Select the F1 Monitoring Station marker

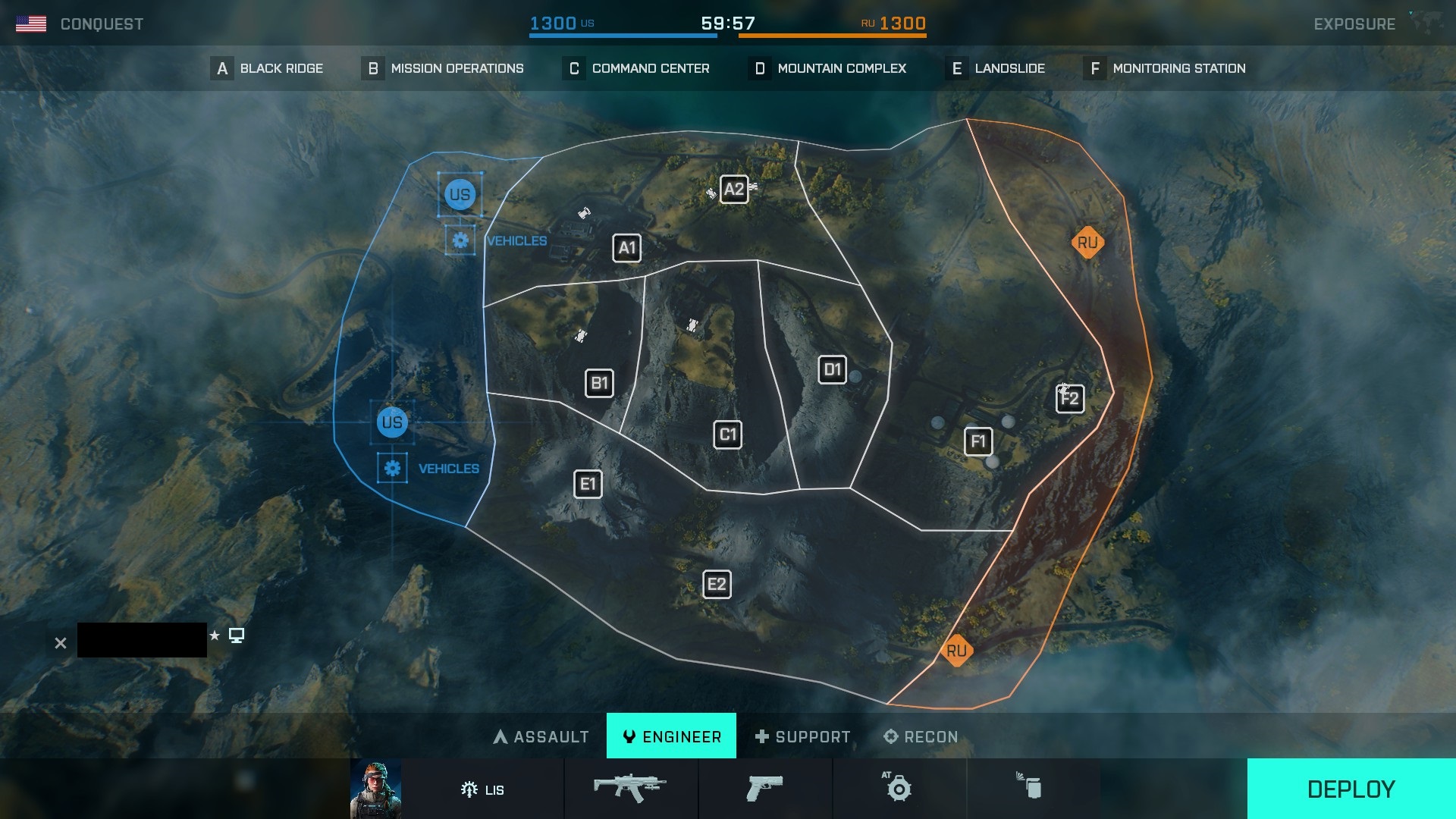[978, 441]
